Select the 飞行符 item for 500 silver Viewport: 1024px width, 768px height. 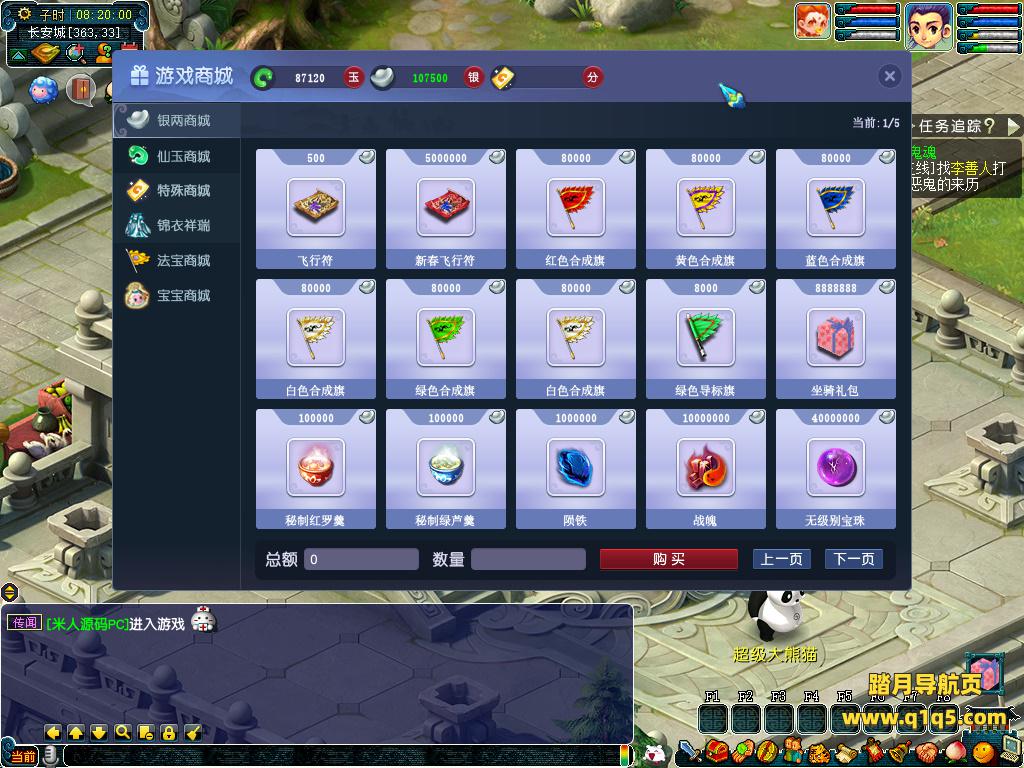pos(316,208)
